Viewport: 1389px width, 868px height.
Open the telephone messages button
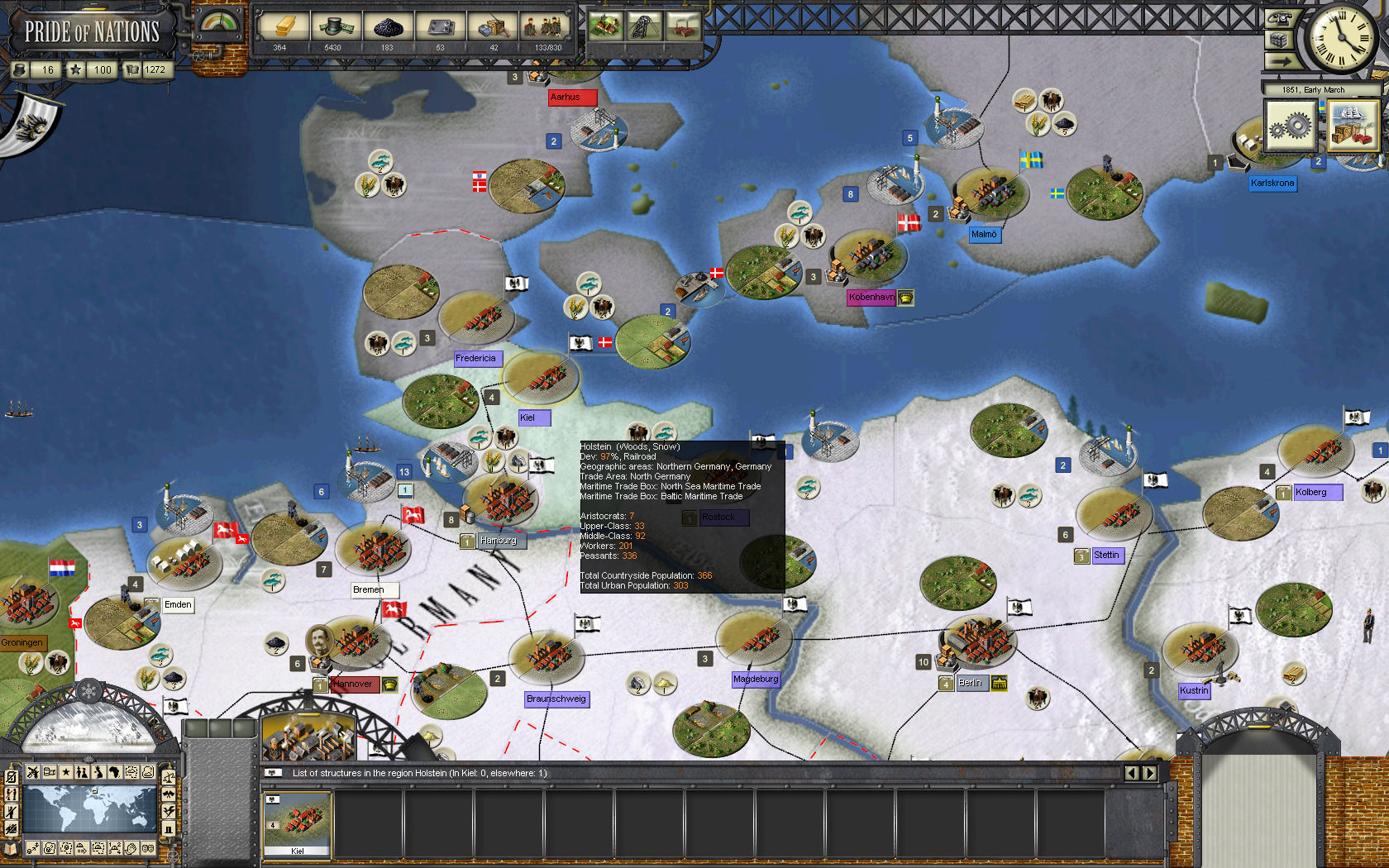point(1279,19)
